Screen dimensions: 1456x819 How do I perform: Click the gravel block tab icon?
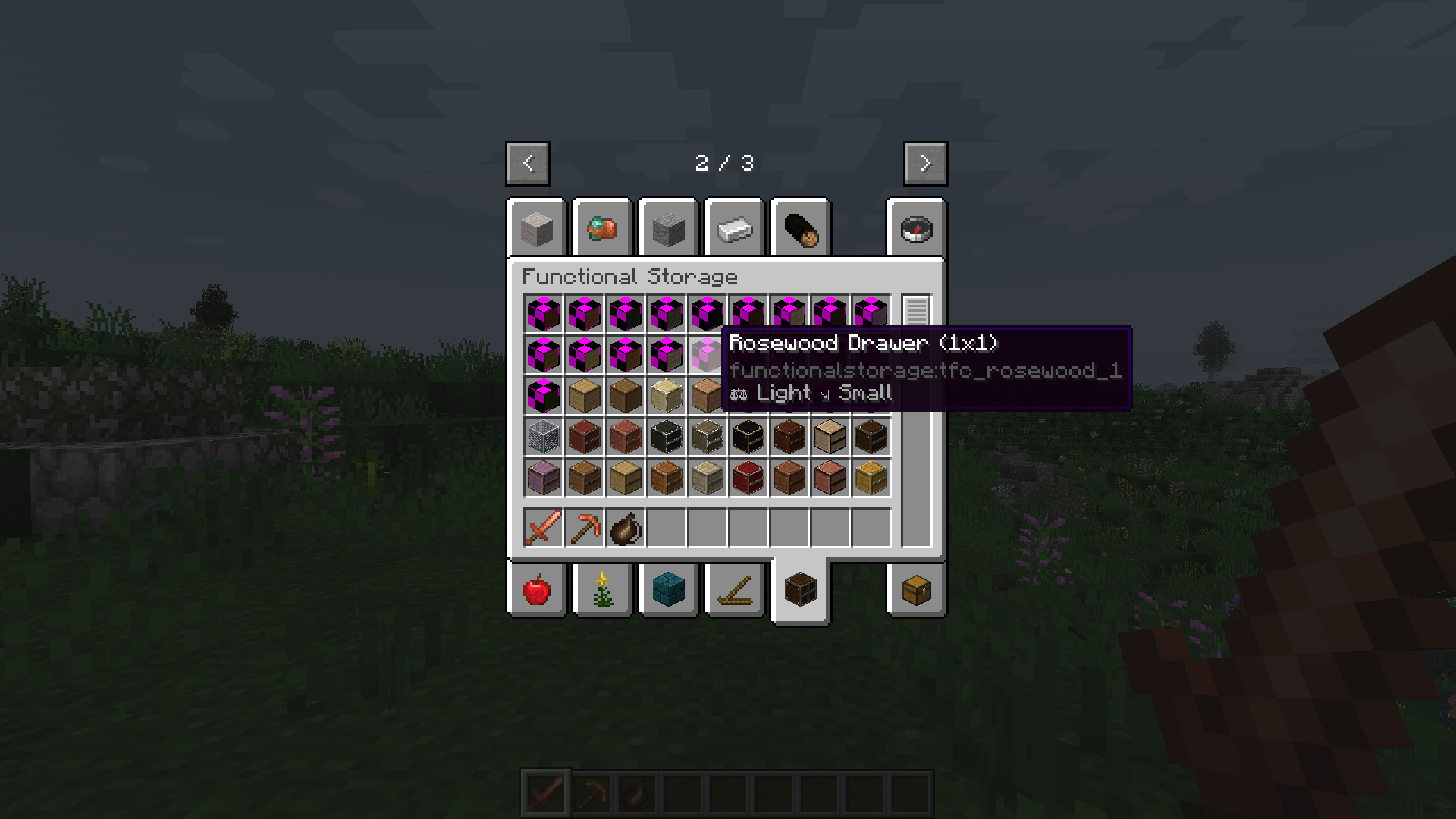[x=668, y=230]
